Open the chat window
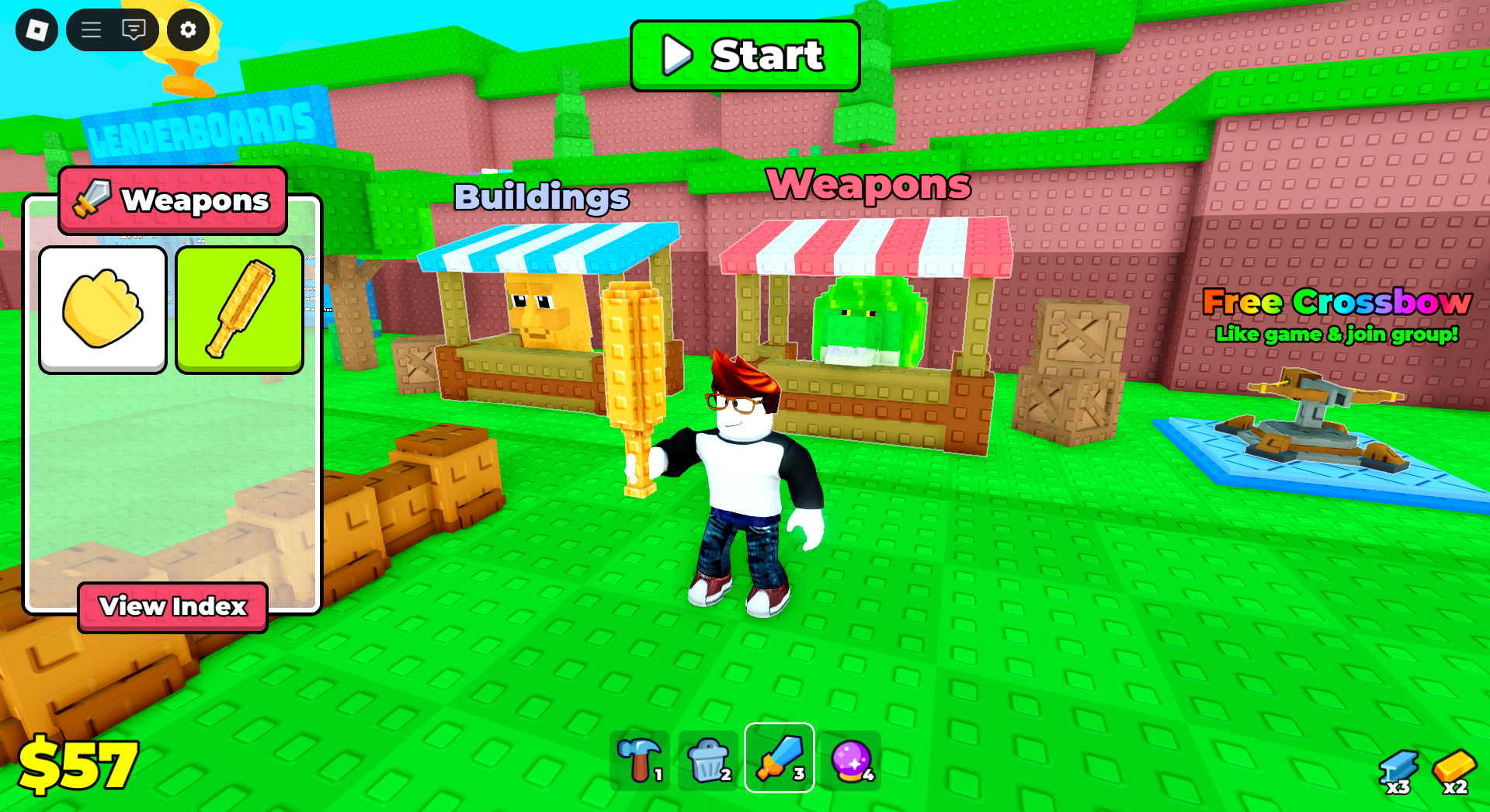Viewport: 1490px width, 812px height. (134, 29)
